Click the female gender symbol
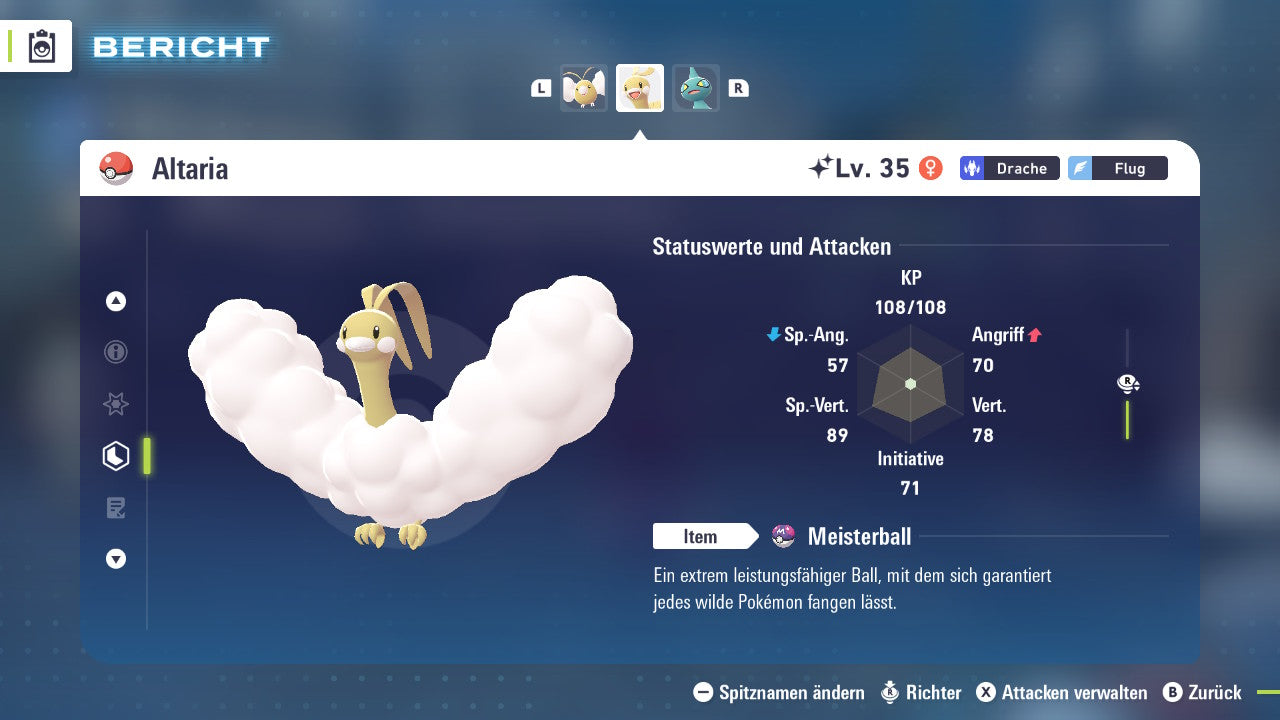The image size is (1280, 720). pyautogui.click(x=931, y=168)
